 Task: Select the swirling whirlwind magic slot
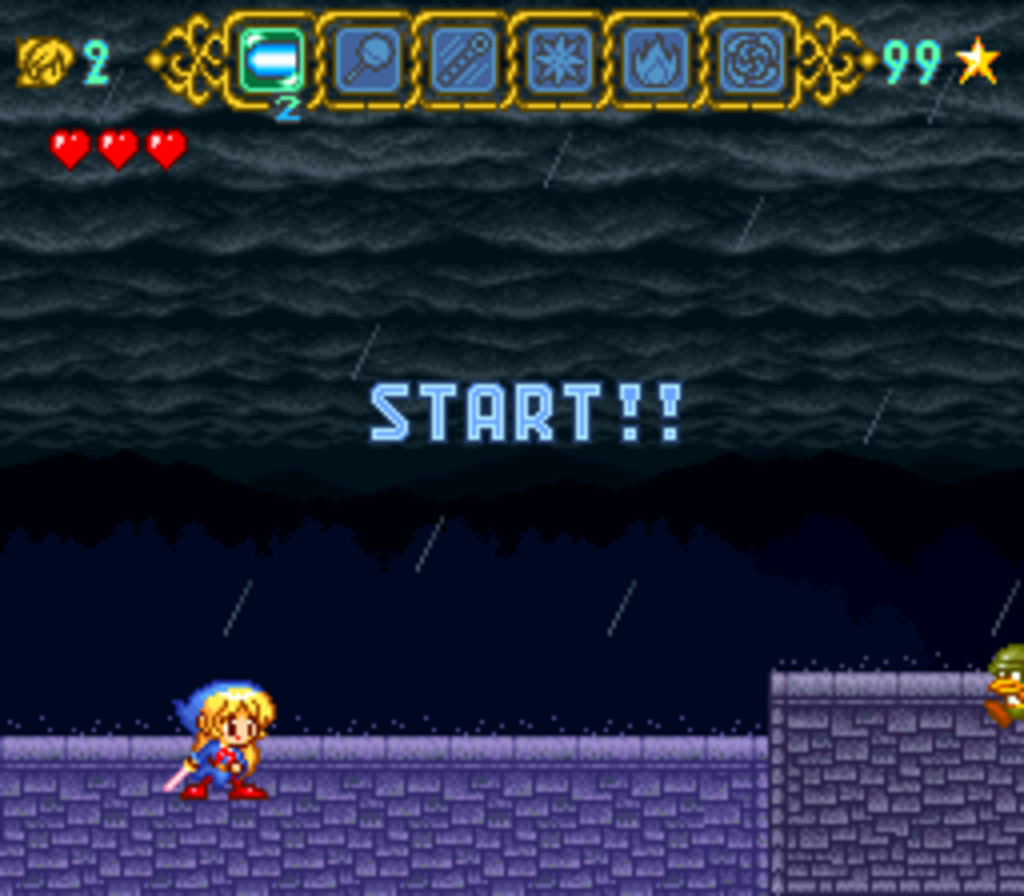pos(751,61)
